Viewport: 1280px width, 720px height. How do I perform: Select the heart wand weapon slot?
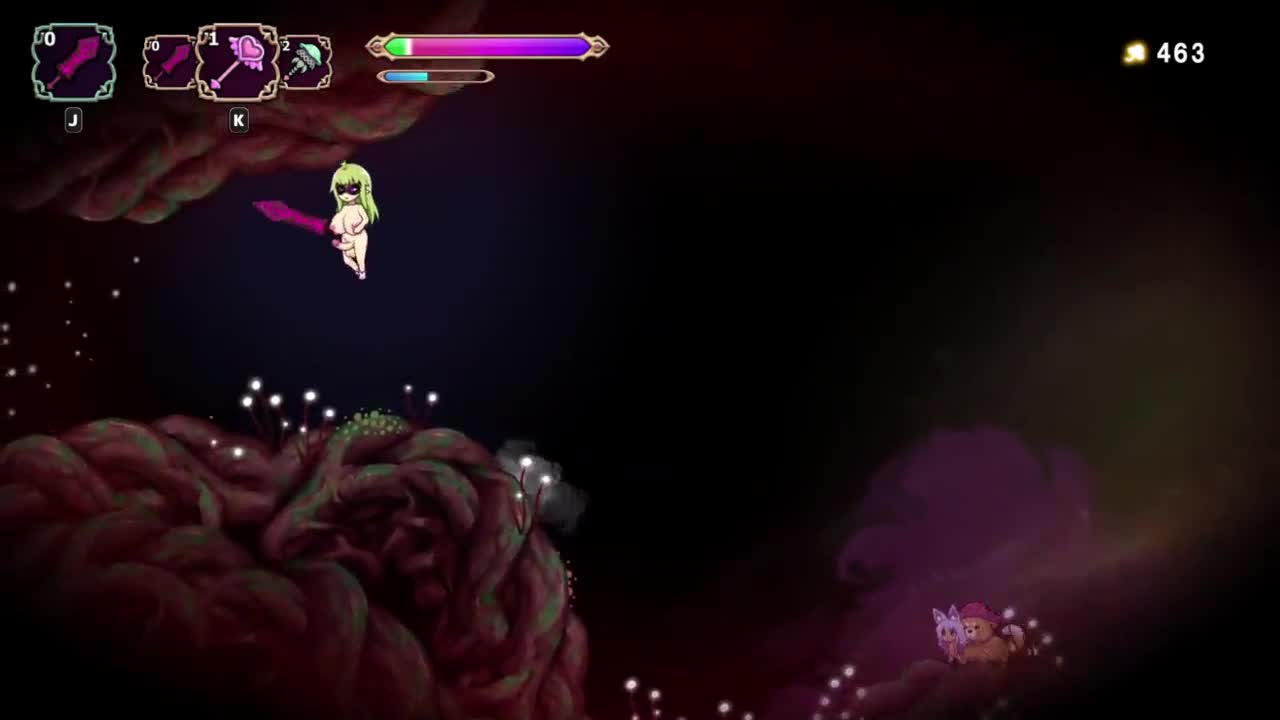tap(238, 63)
